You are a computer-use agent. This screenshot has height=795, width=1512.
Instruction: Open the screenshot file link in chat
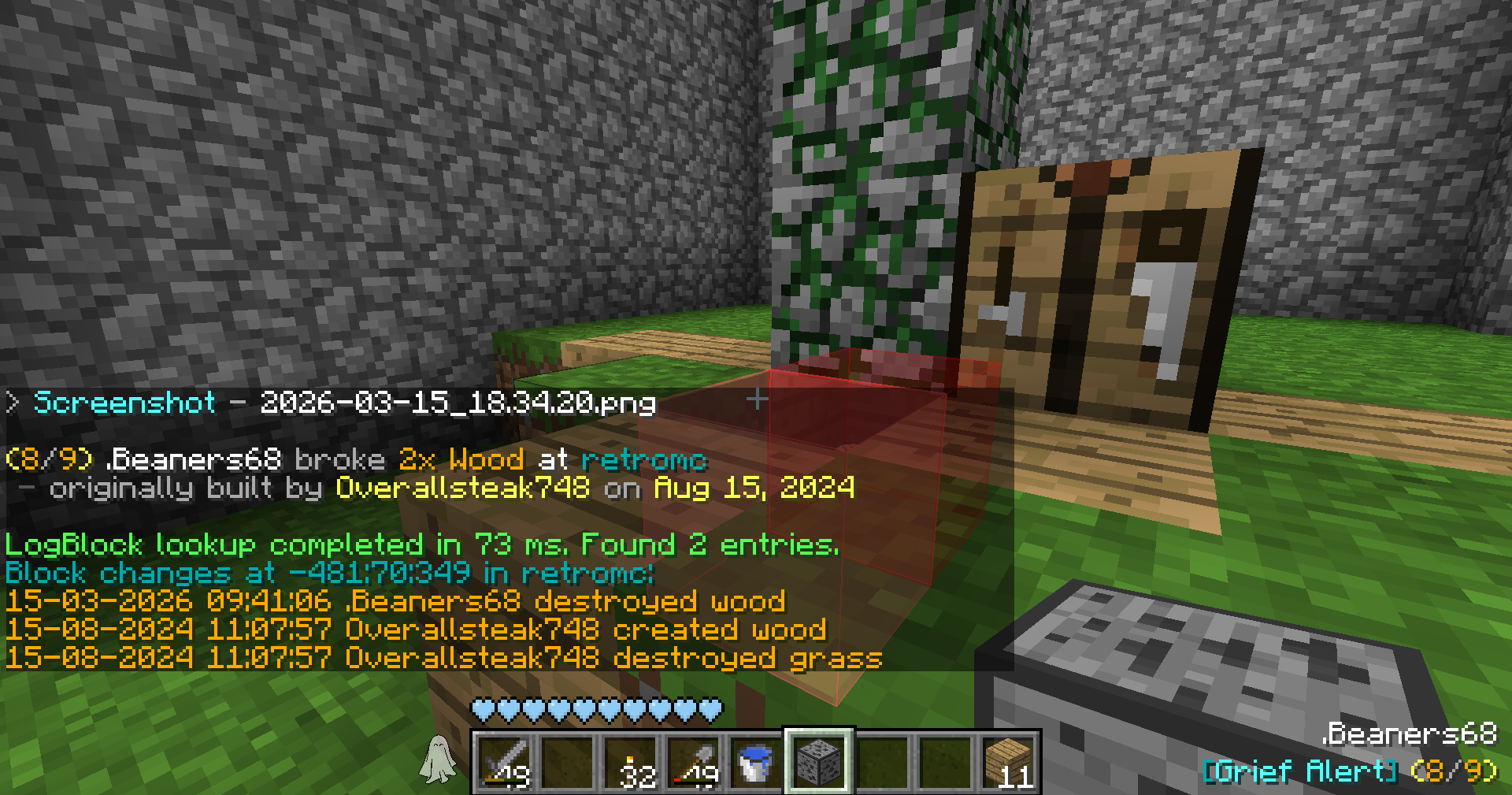(344, 403)
